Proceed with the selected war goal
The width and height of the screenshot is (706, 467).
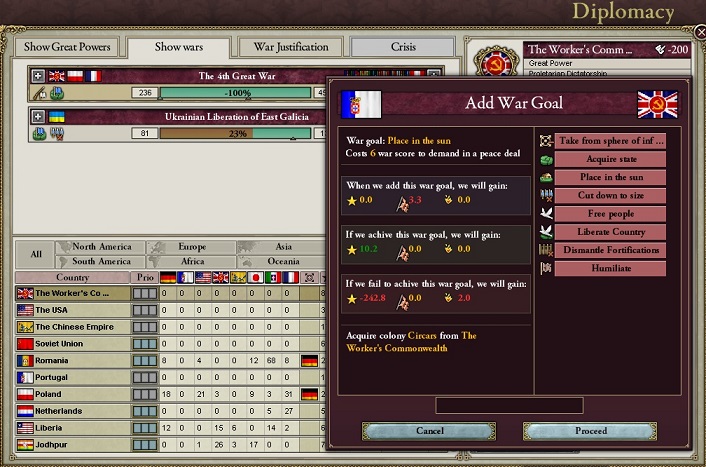click(x=590, y=431)
